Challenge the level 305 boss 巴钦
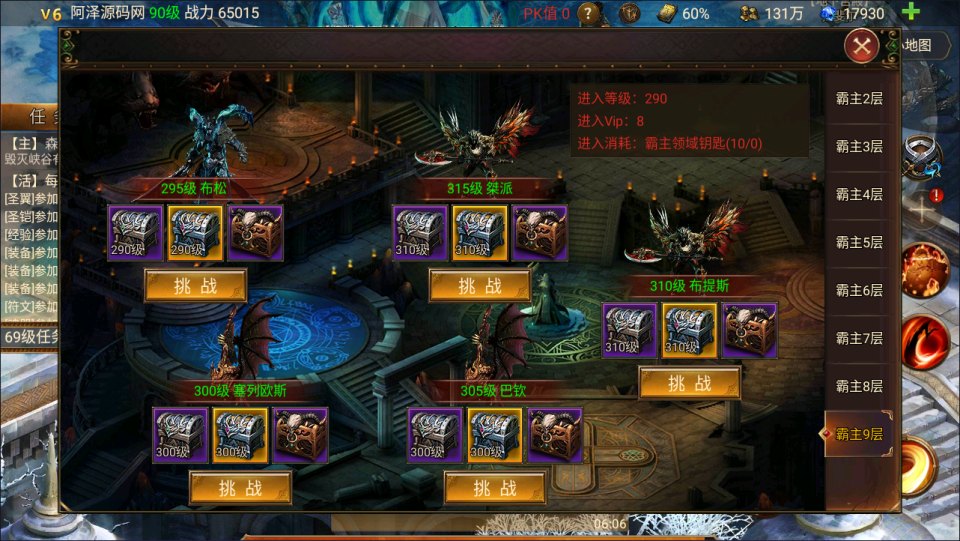This screenshot has height=541, width=960. click(x=495, y=488)
